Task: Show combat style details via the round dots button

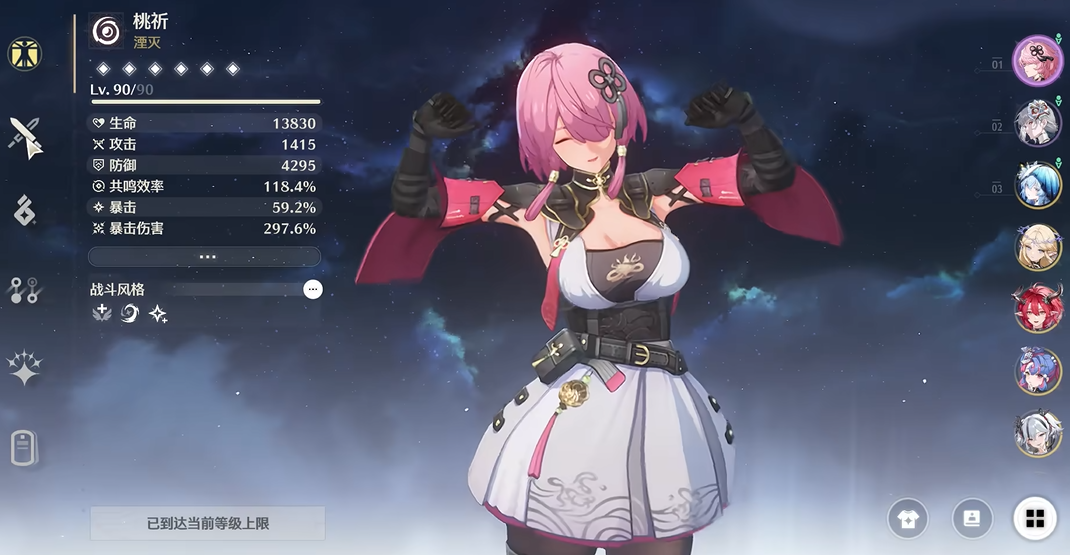Action: click(313, 289)
